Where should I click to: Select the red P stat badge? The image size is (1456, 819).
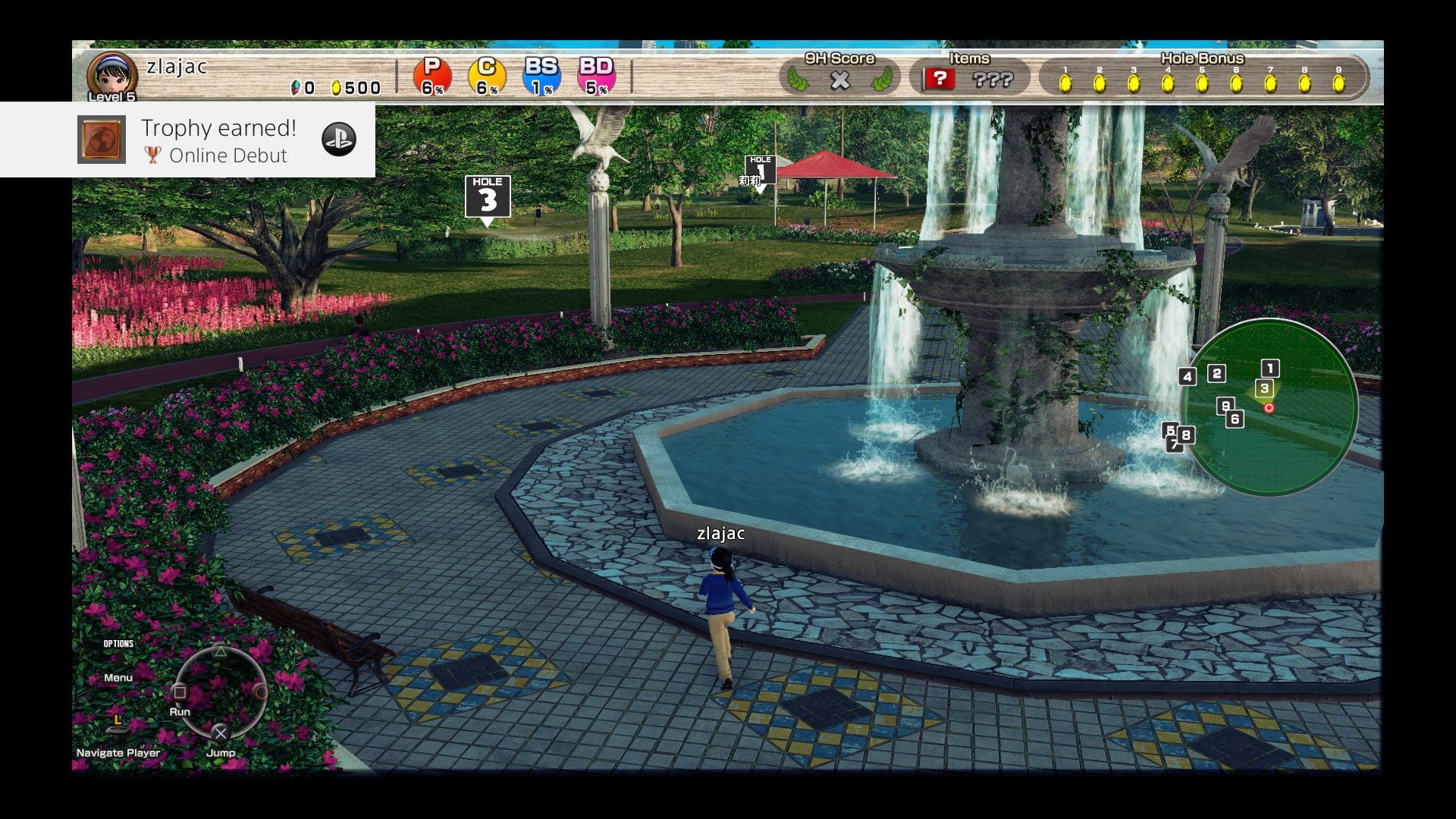coord(432,77)
